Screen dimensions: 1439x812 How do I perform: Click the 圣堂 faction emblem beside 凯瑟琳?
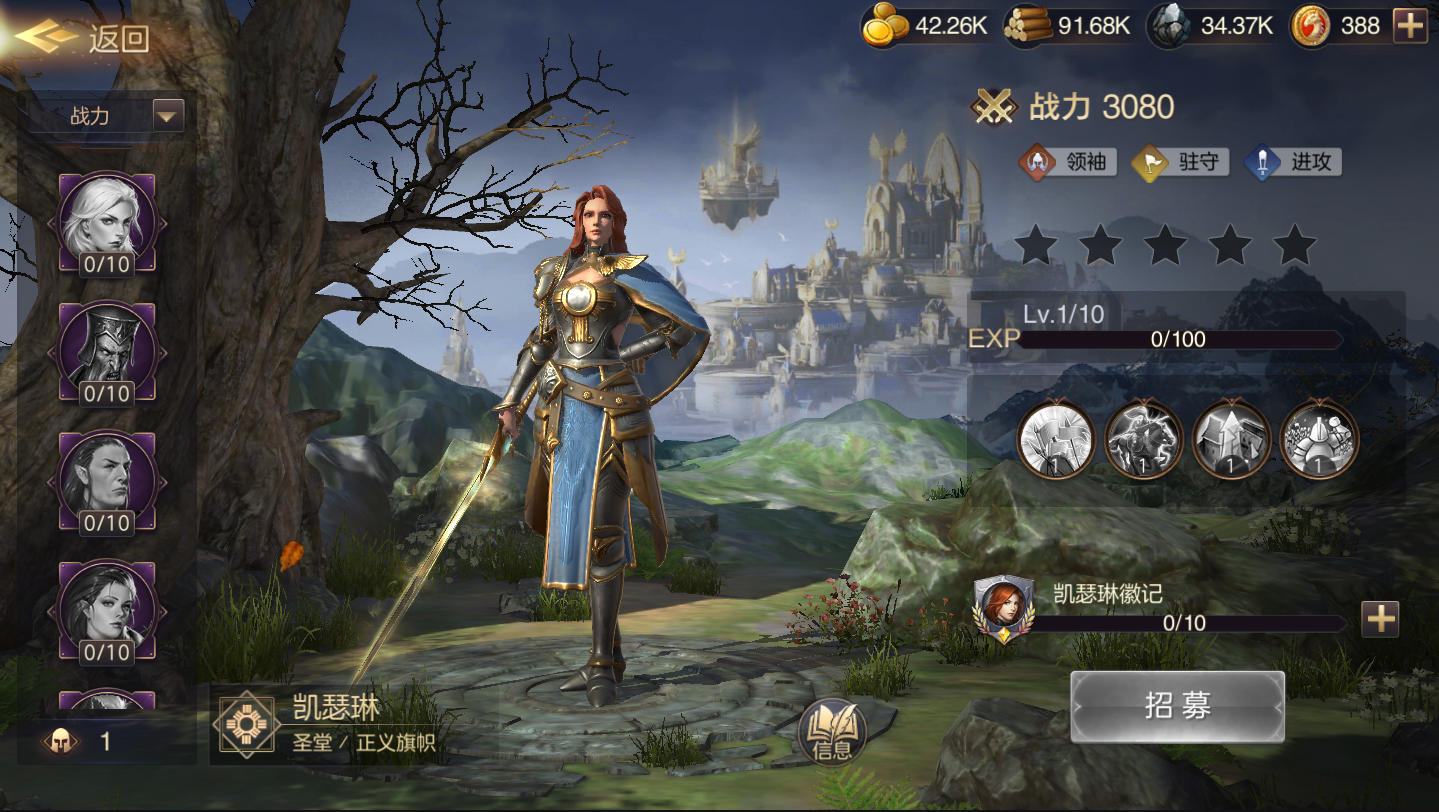tap(246, 724)
